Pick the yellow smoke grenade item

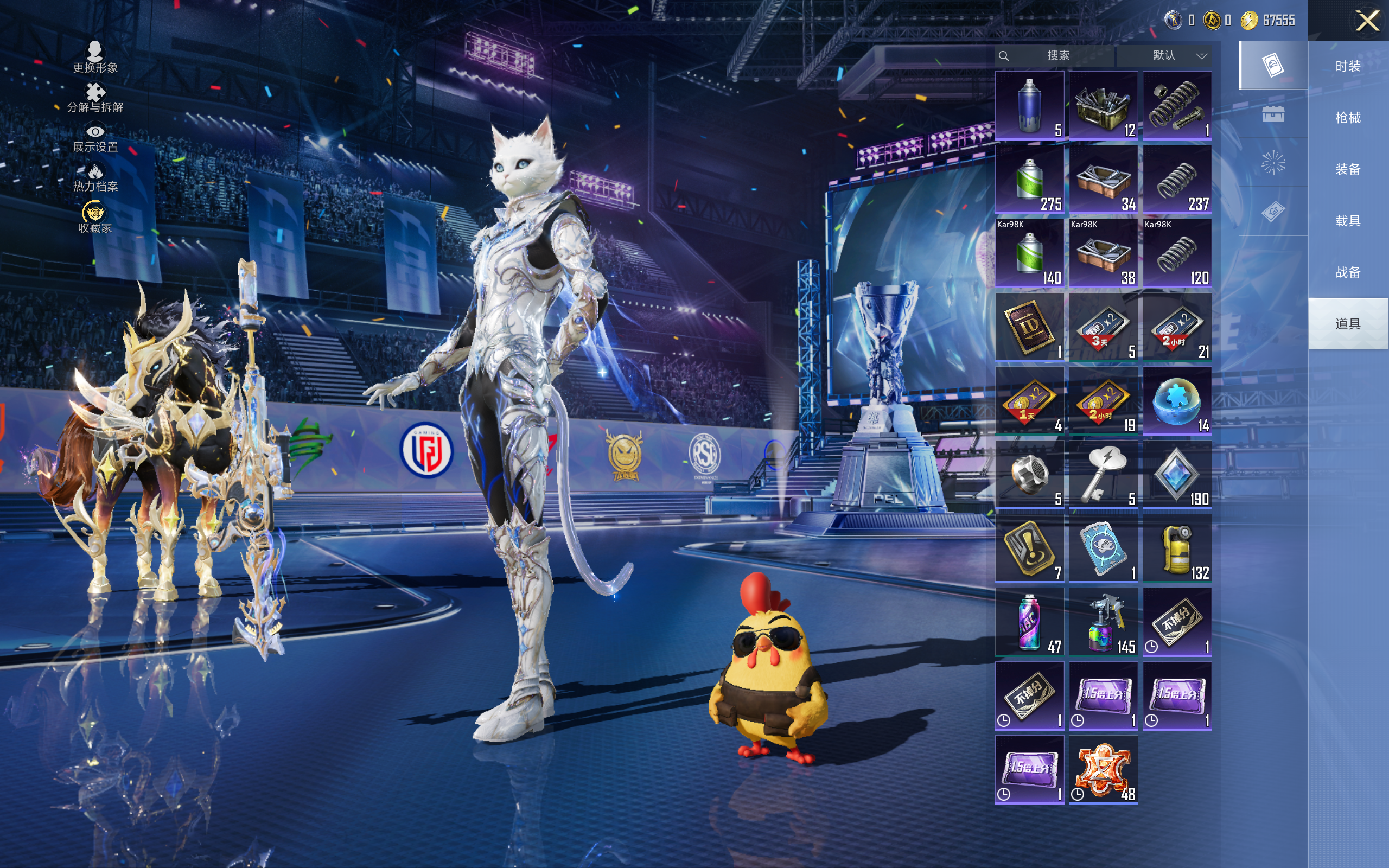(1177, 548)
